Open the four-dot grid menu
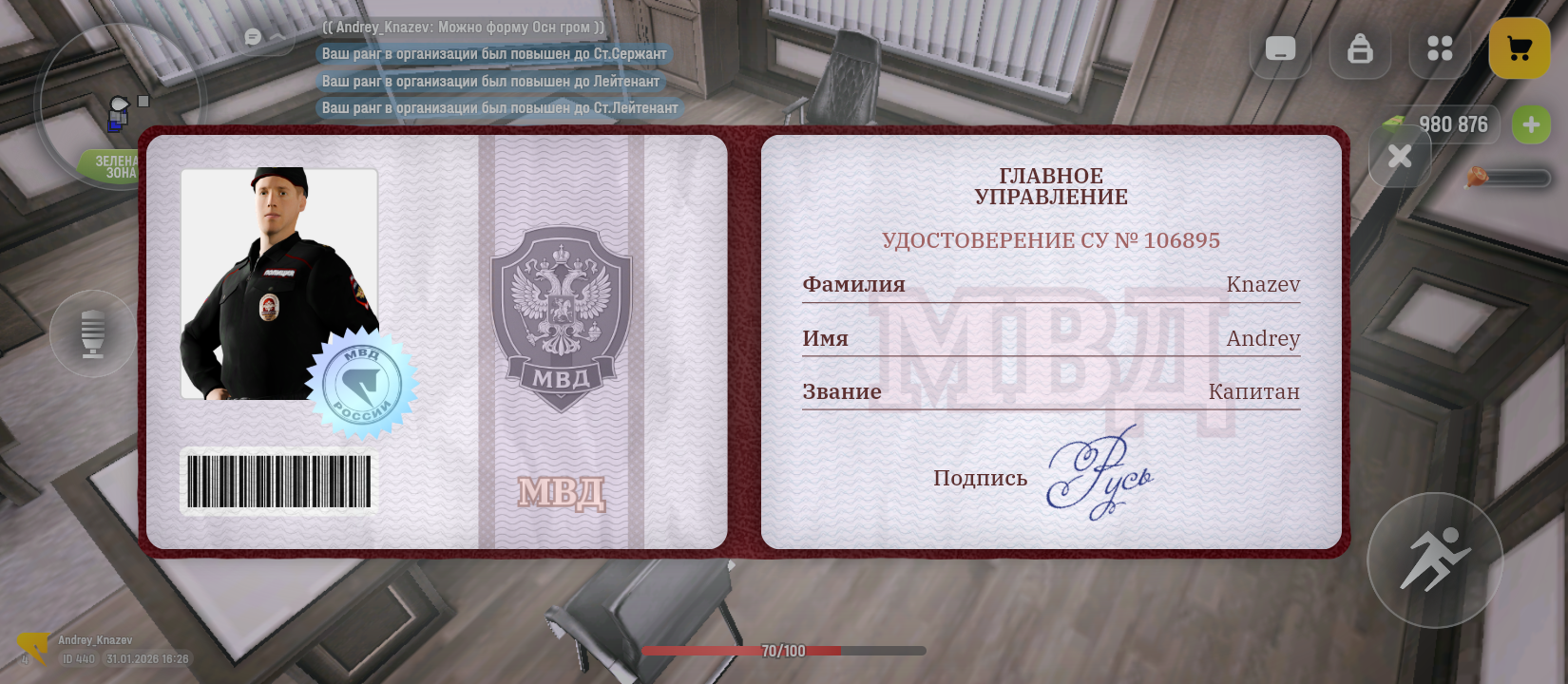Screen dimensions: 1568x684 (x=1439, y=48)
